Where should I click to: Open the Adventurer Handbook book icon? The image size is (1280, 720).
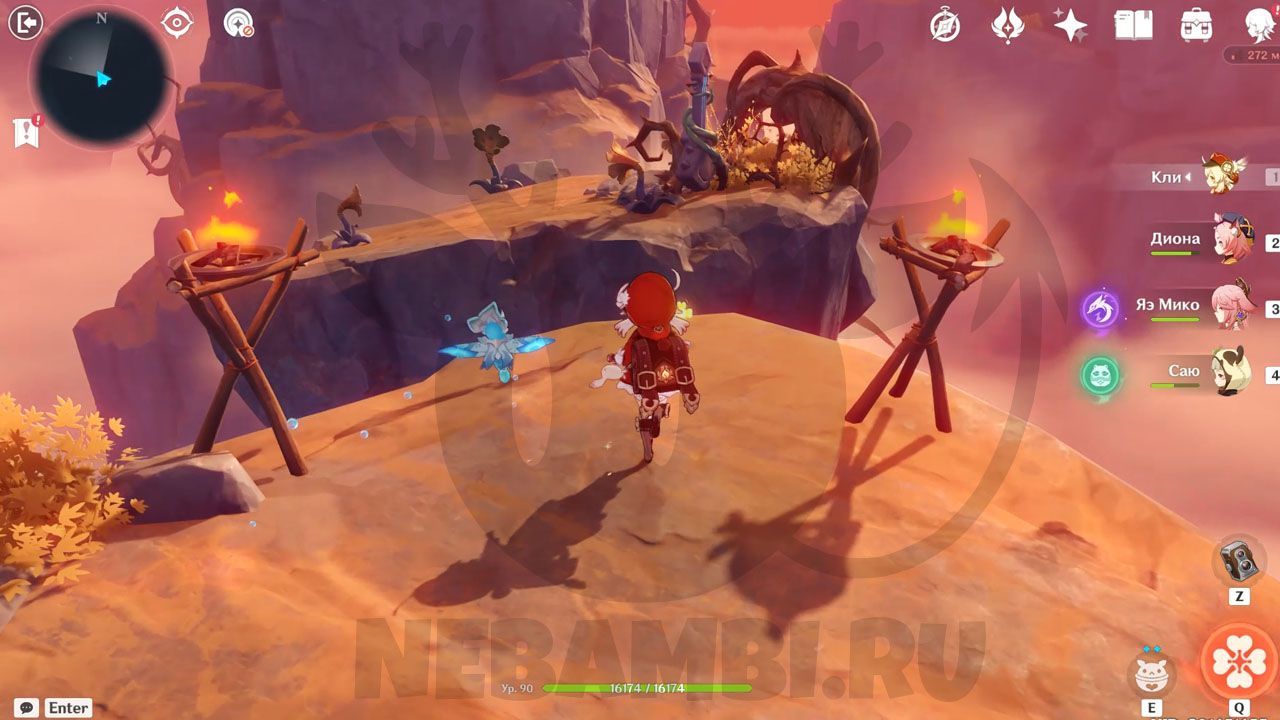point(1133,25)
